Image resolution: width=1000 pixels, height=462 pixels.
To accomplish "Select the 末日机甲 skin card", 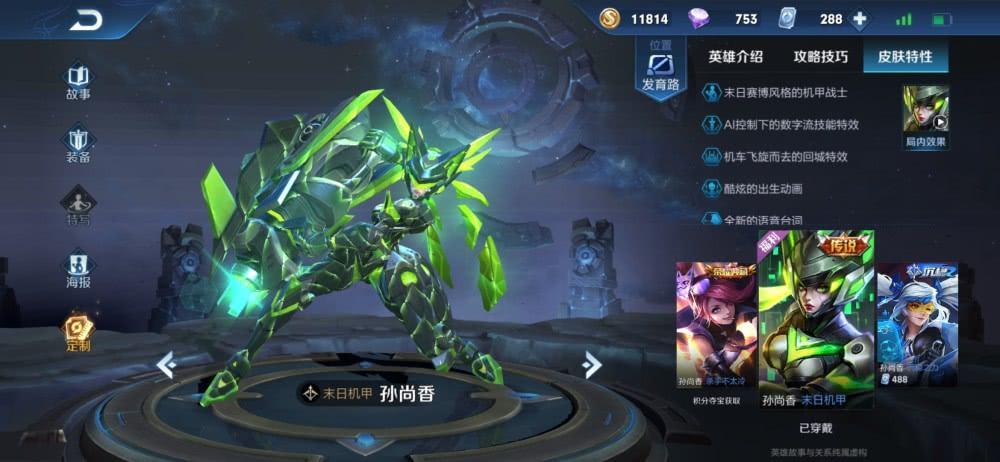I will pos(816,320).
